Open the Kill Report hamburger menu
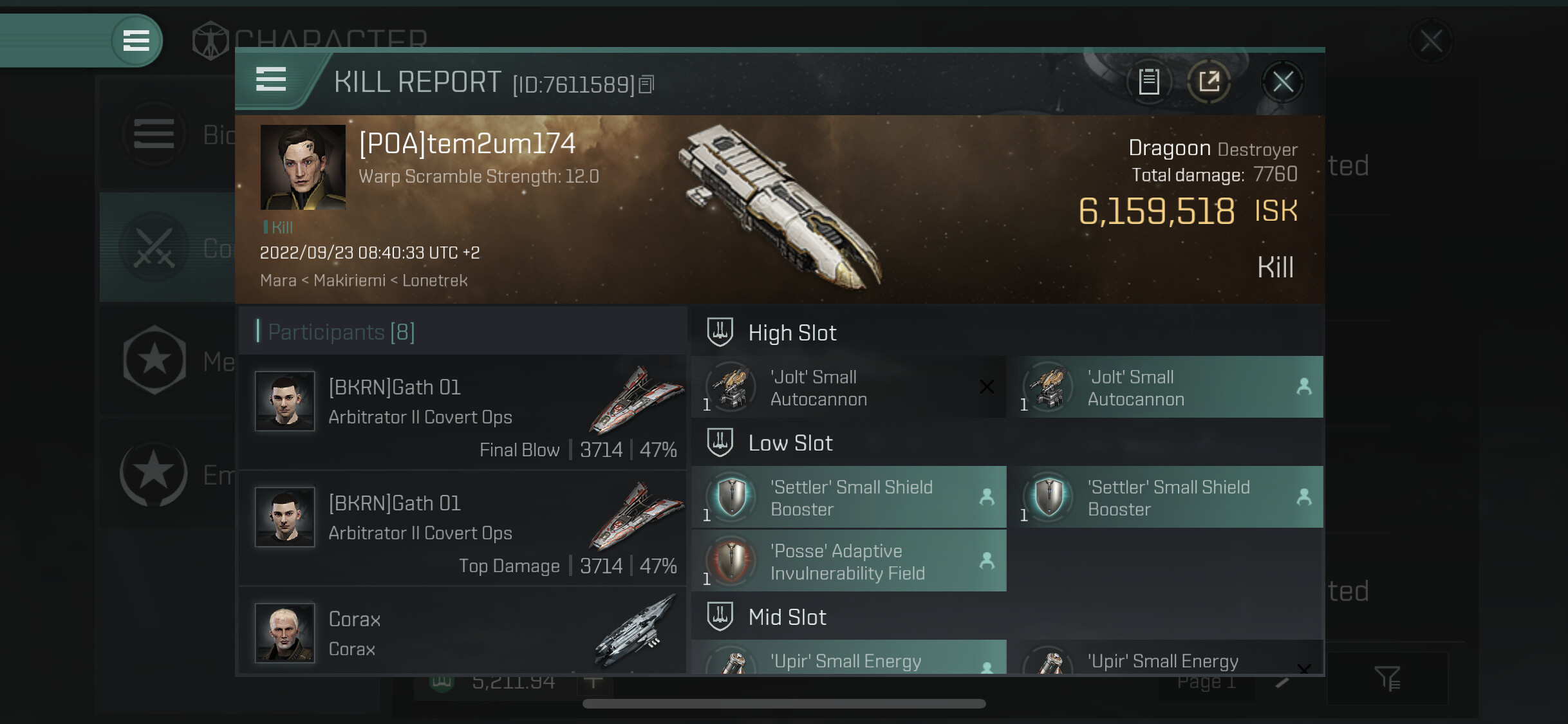The width and height of the screenshot is (1568, 724). click(x=271, y=80)
